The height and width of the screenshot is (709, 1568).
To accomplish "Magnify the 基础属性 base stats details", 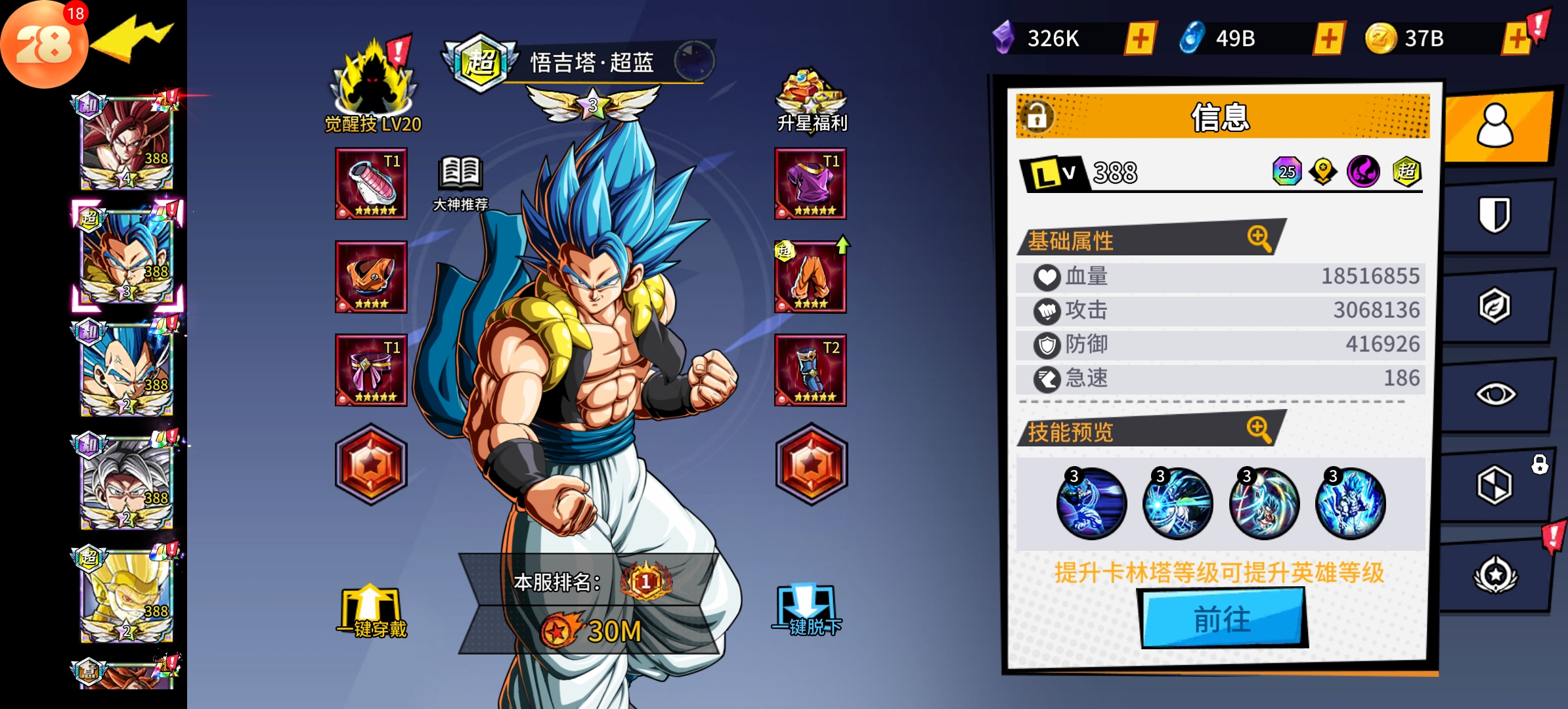I will click(x=1259, y=238).
